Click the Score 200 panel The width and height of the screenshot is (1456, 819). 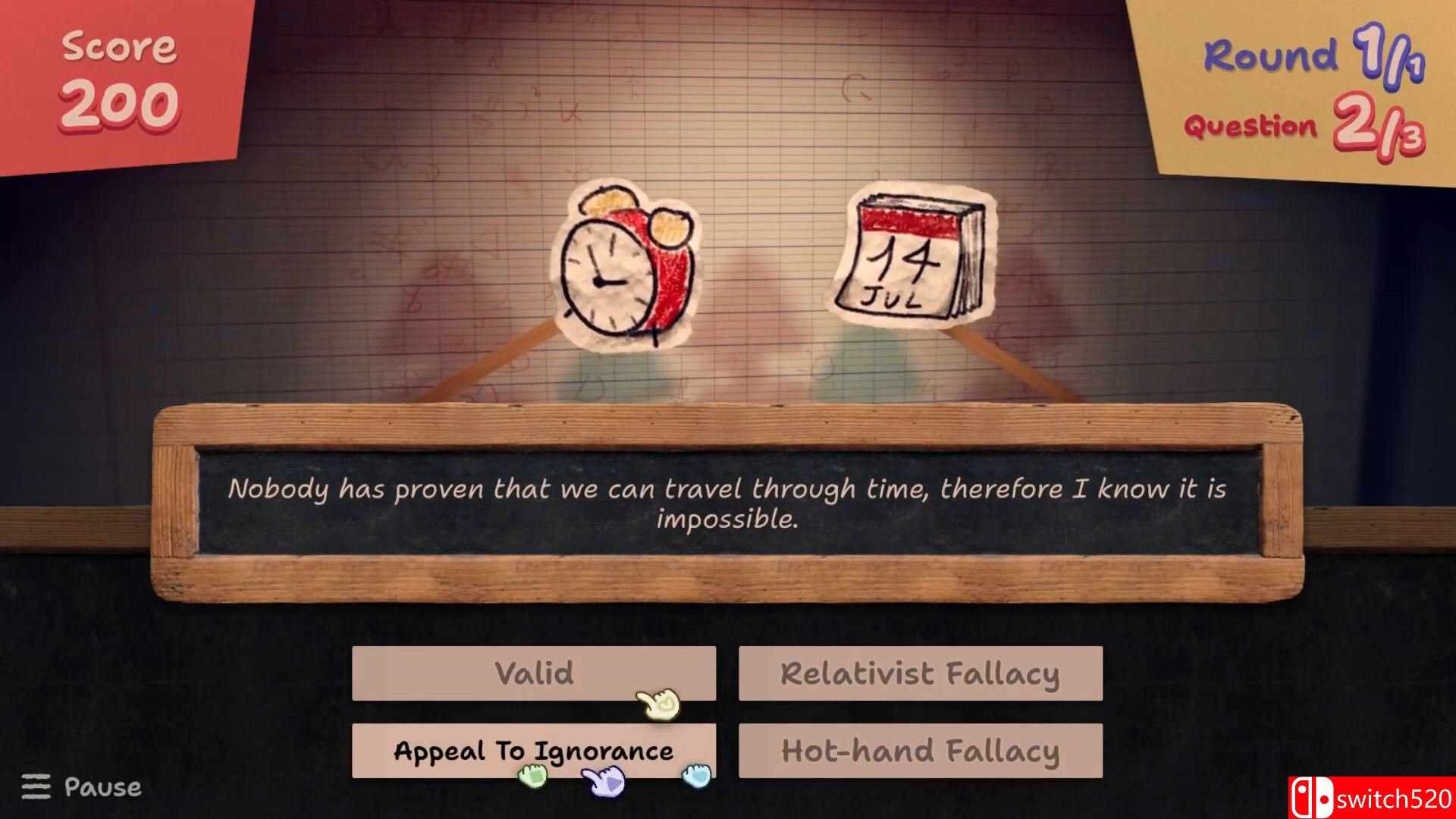(x=118, y=76)
